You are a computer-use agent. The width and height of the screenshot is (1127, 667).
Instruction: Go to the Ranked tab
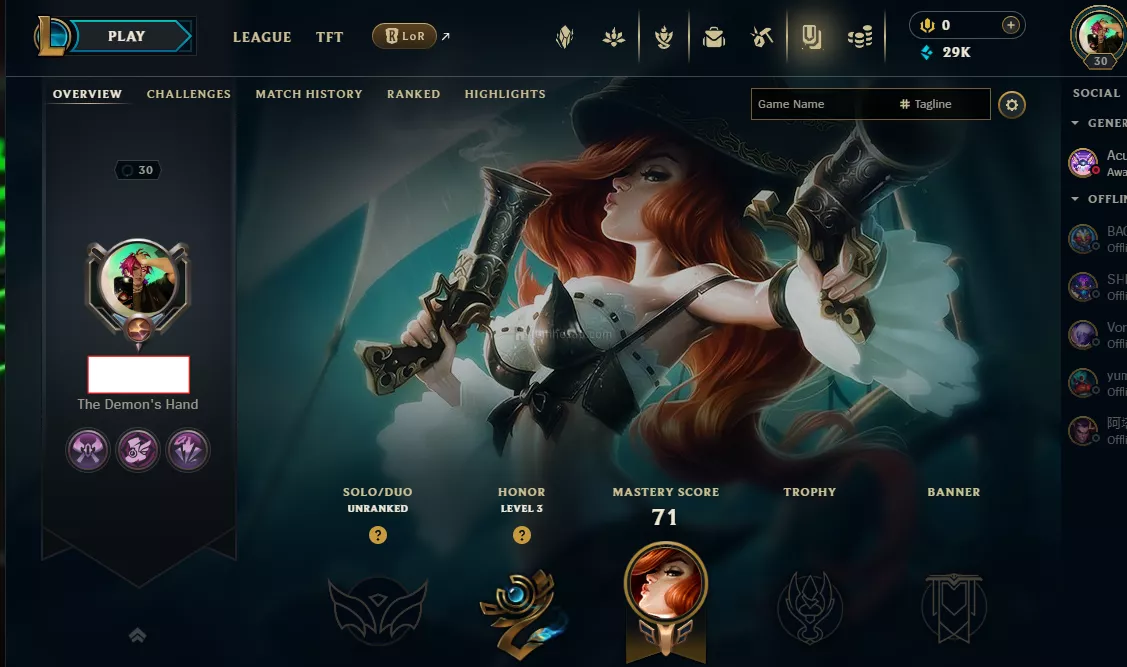[x=413, y=94]
